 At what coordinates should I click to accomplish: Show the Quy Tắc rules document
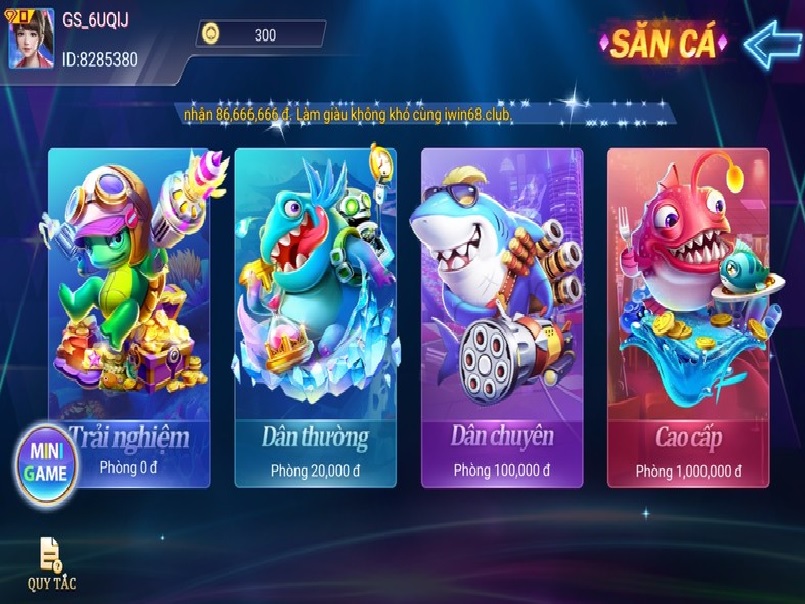[x=51, y=562]
